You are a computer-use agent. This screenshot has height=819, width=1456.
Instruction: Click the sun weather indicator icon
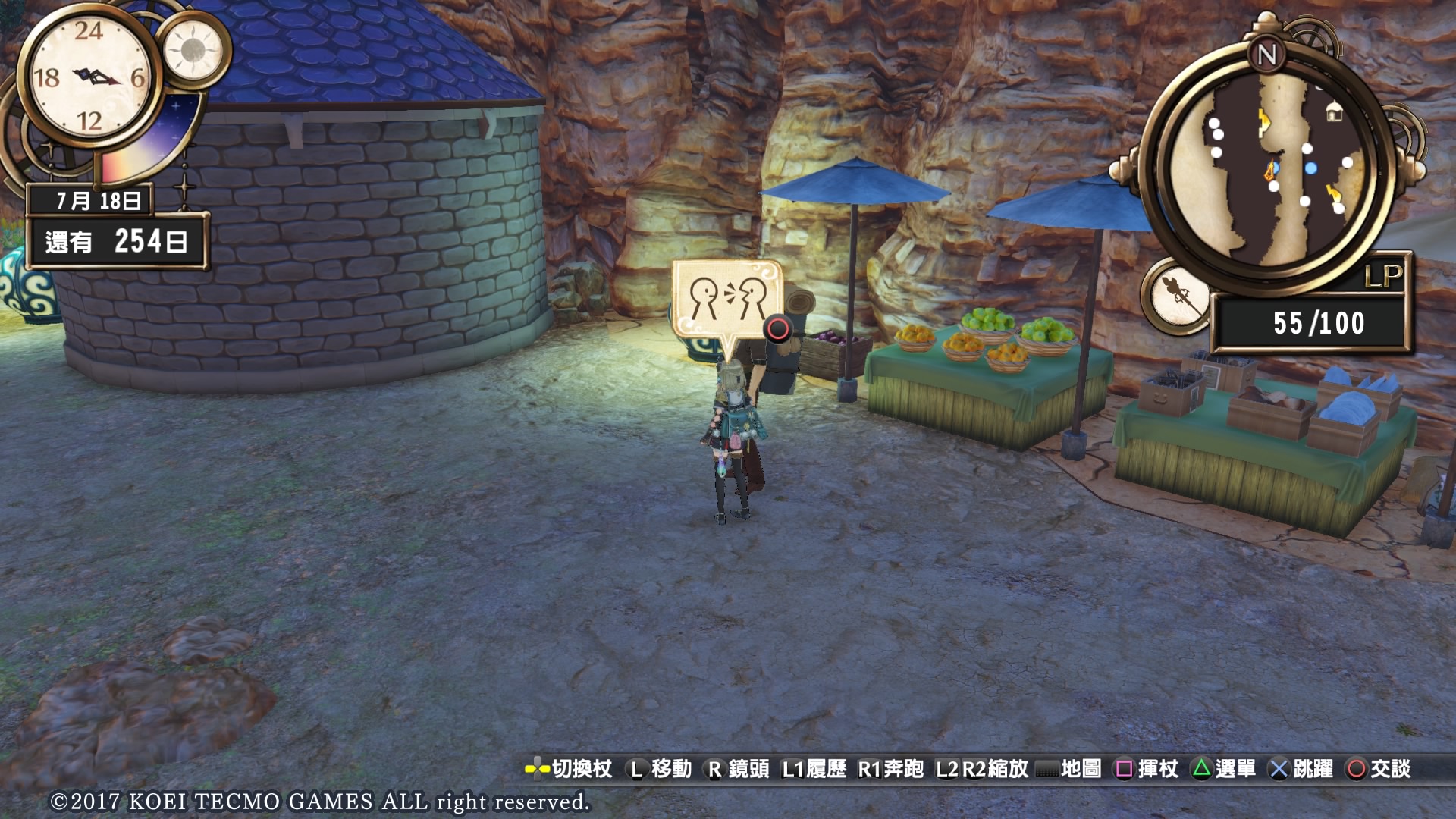192,50
